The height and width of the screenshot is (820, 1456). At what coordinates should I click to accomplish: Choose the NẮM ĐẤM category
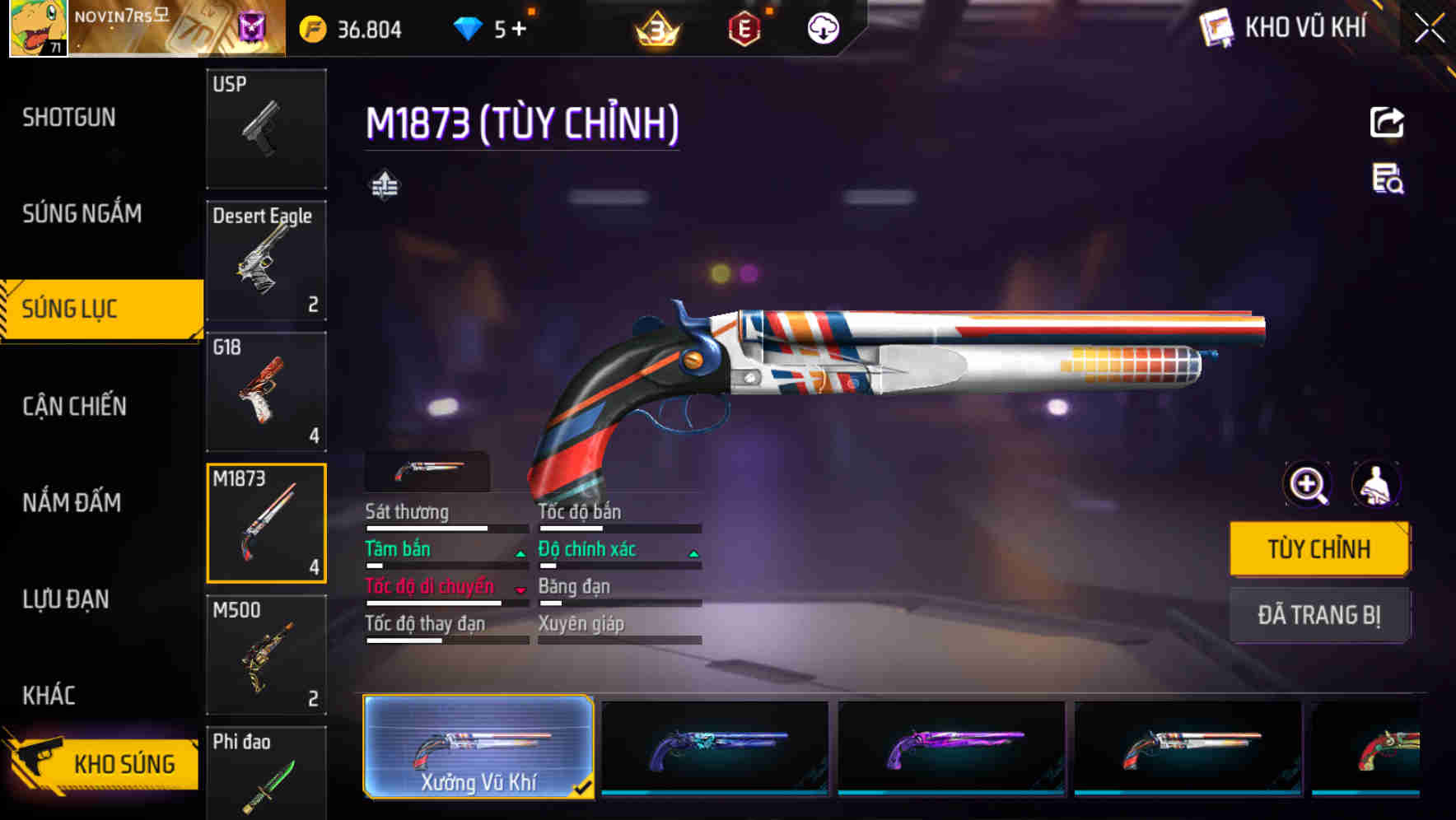[x=72, y=502]
